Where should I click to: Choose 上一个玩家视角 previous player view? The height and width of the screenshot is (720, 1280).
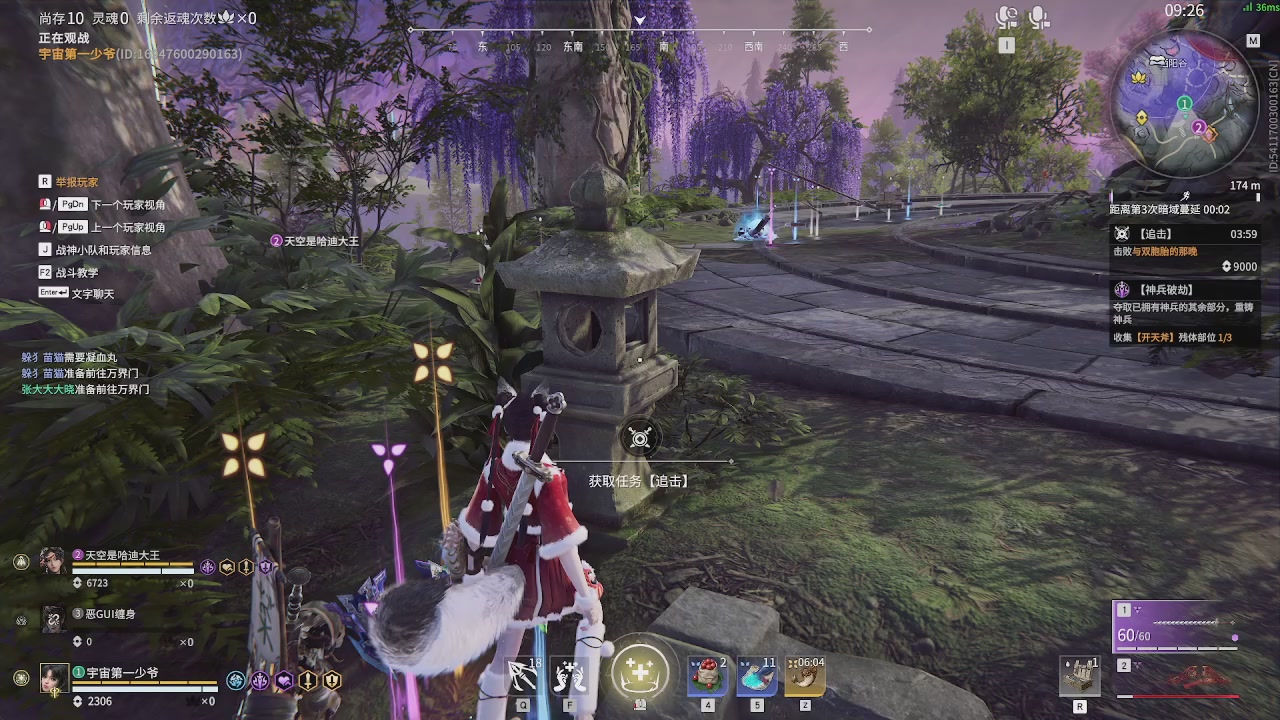click(128, 227)
